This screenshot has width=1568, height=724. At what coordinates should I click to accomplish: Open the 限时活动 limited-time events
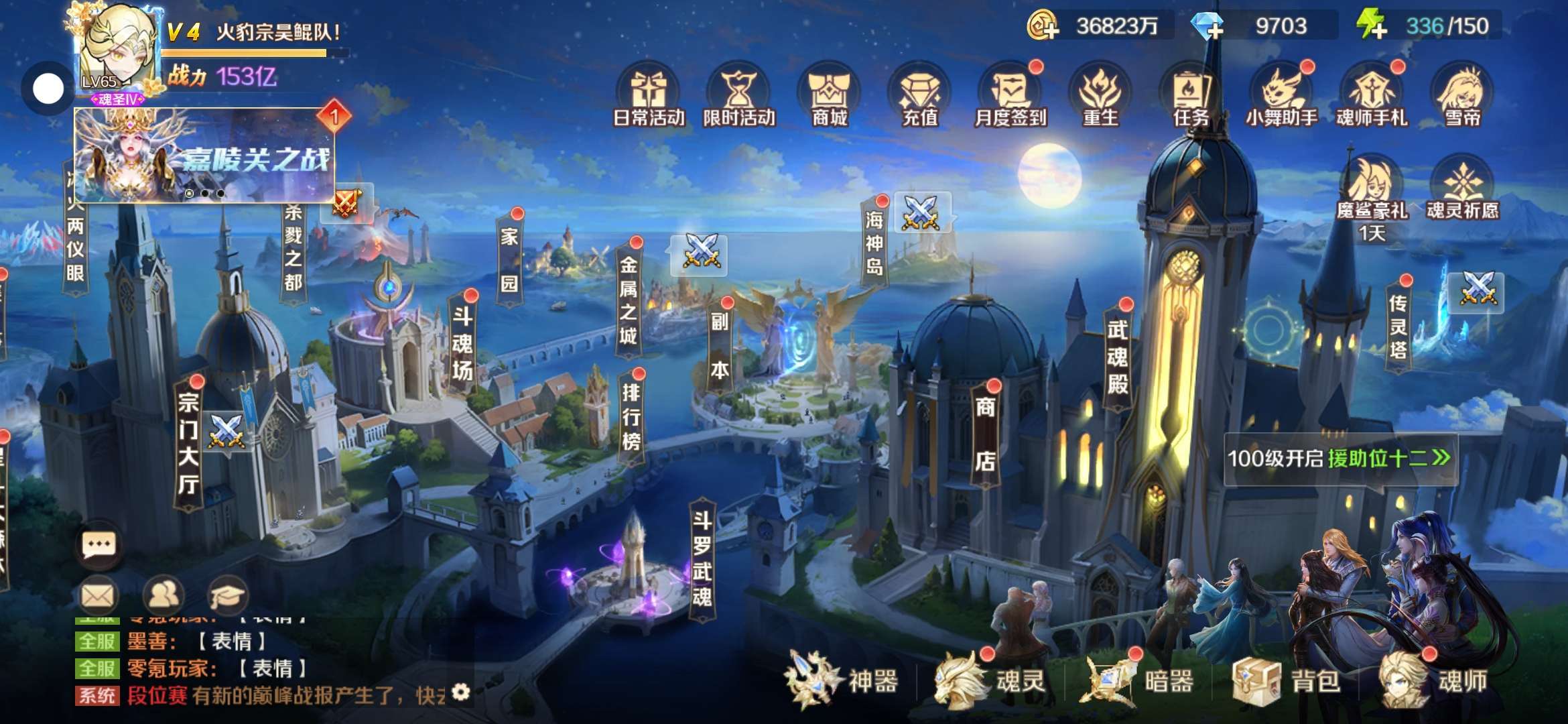[739, 97]
